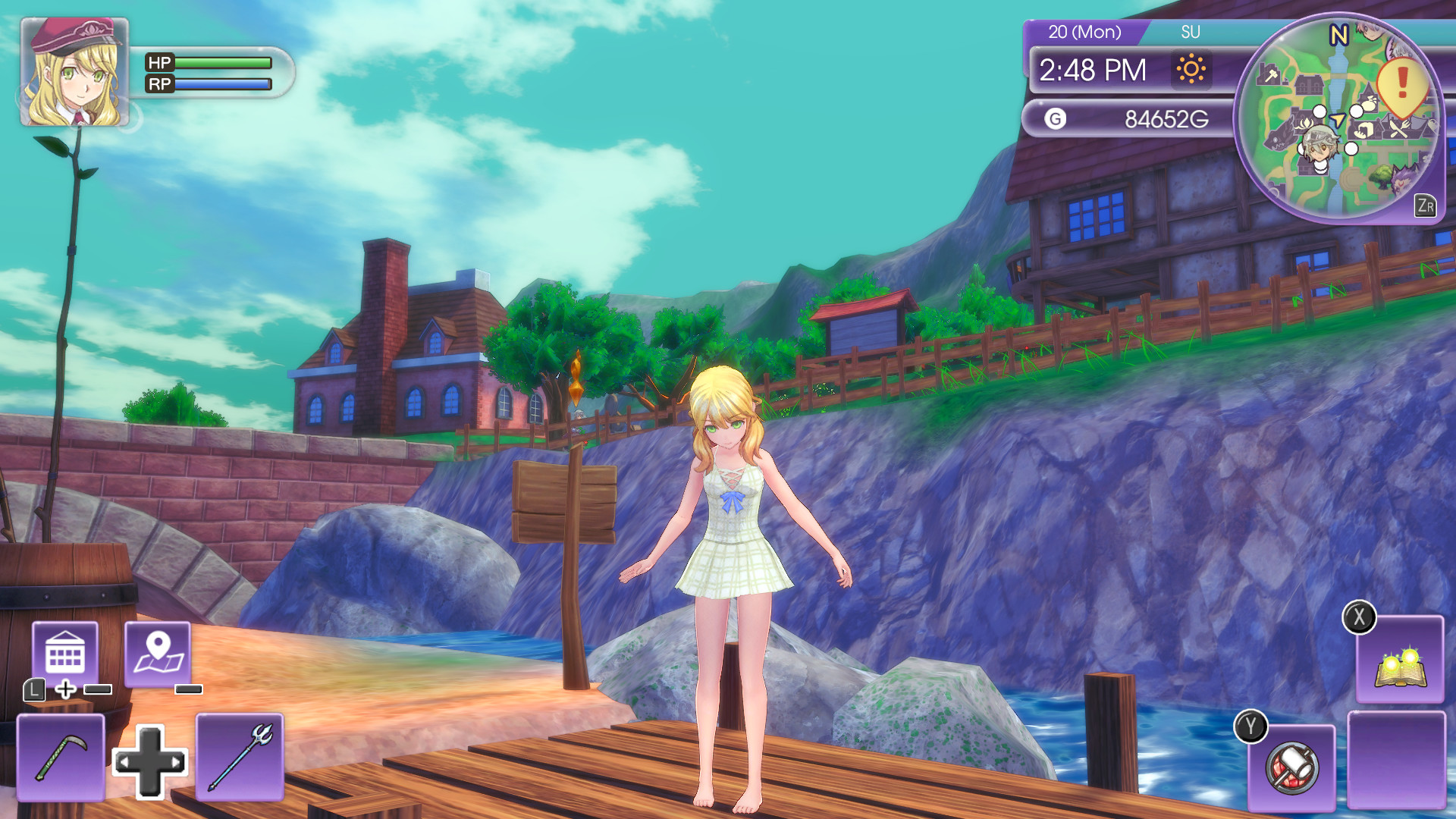This screenshot has width=1456, height=819.
Task: Click the L shoulder button indicator
Action: (x=36, y=690)
